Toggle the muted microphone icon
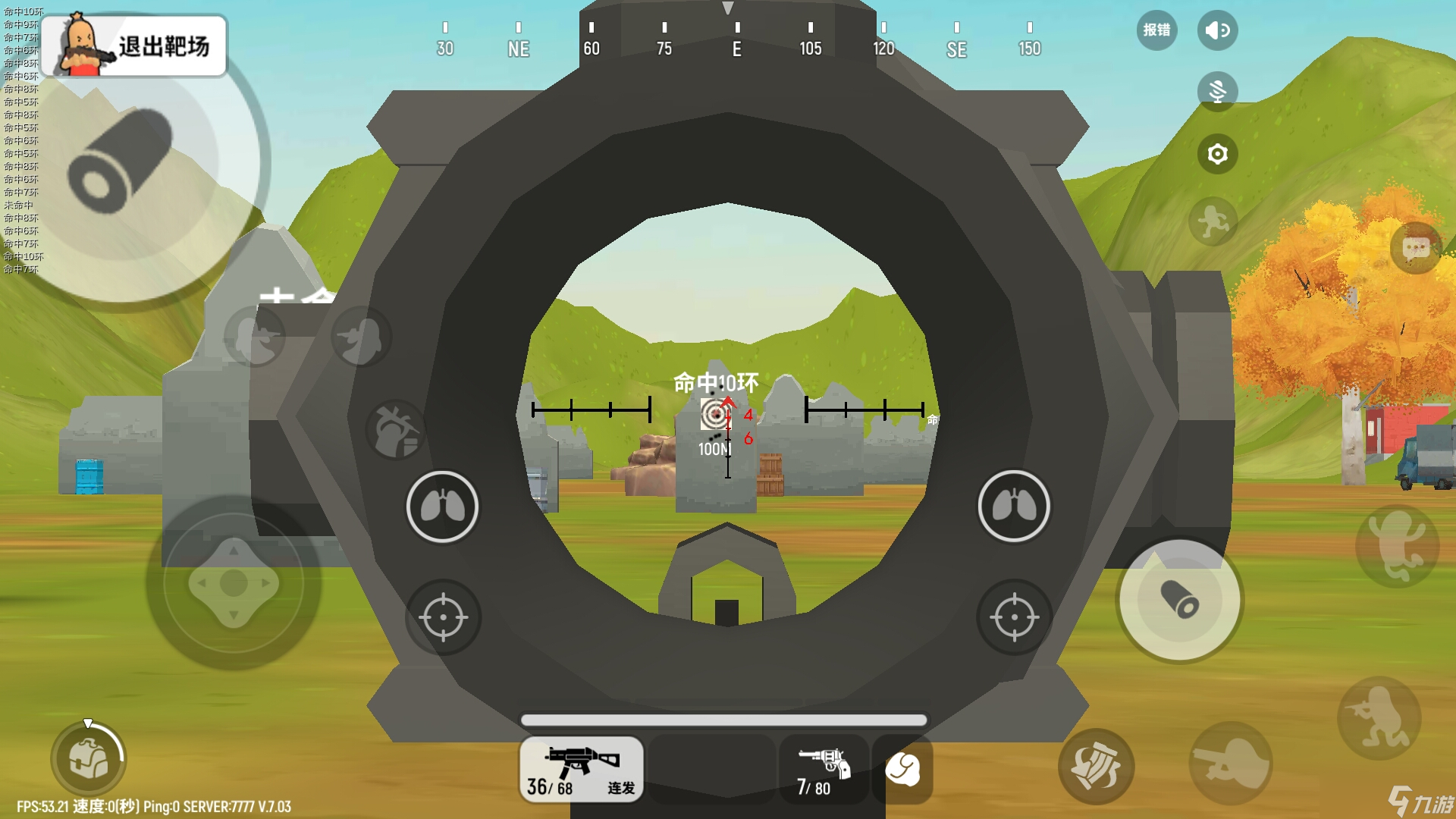This screenshot has height=819, width=1456. pos(1217,92)
